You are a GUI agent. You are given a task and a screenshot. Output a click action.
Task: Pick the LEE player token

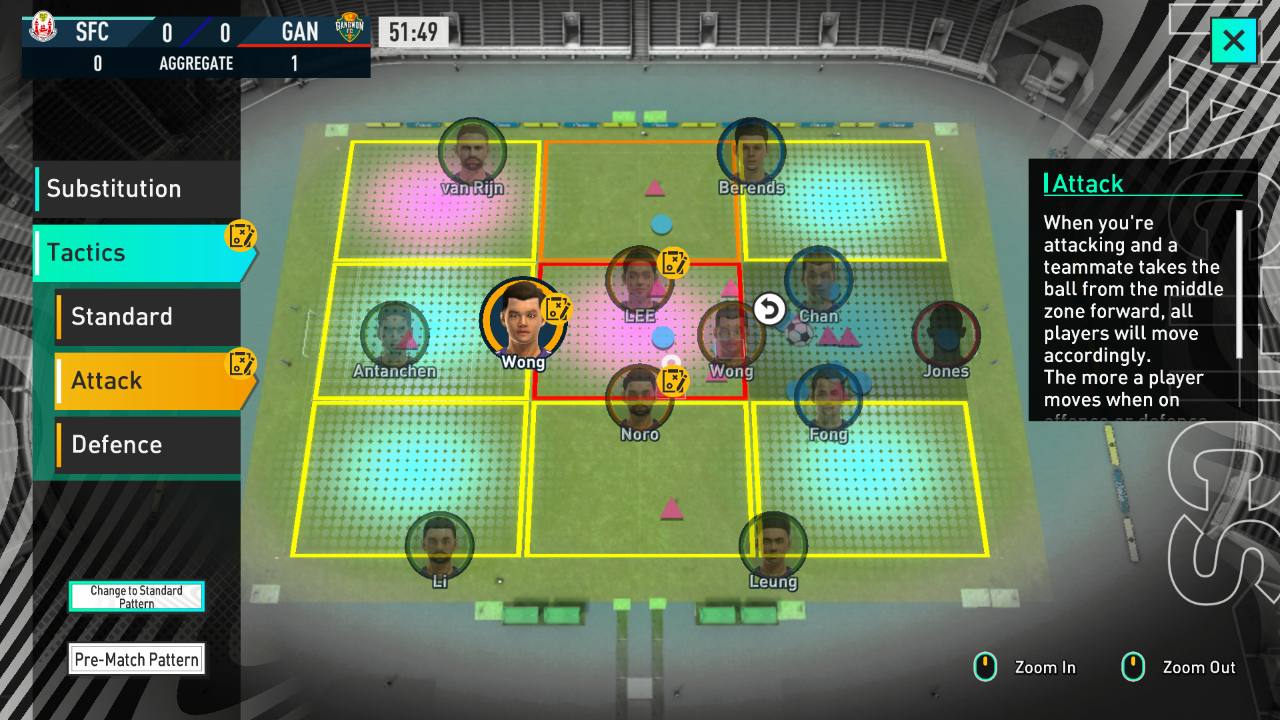coord(639,281)
